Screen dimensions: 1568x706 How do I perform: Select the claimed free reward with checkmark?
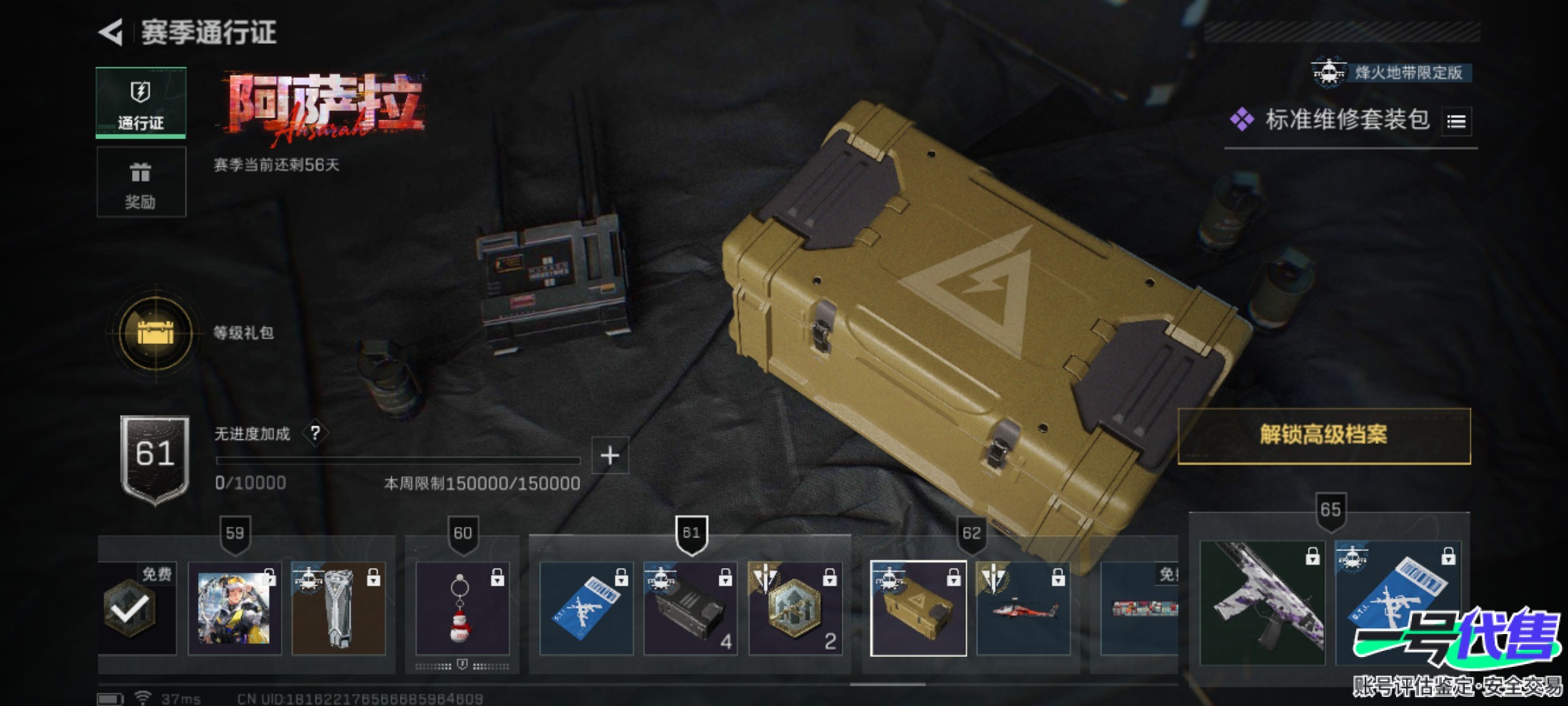point(137,609)
